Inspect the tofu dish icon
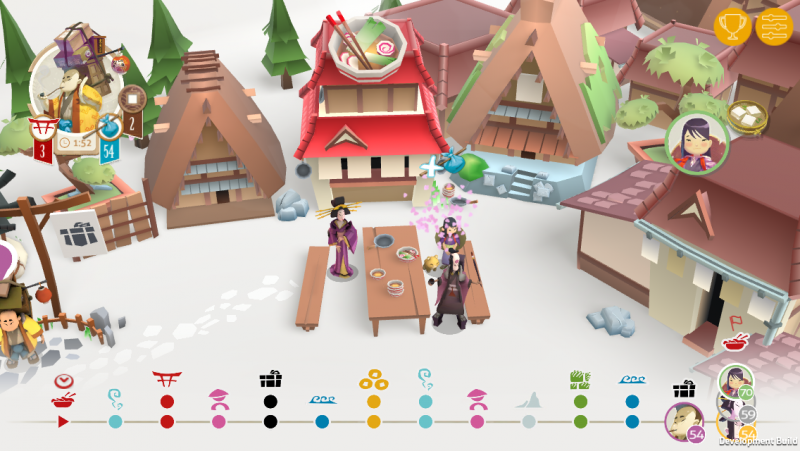Viewport: 800px width, 451px height. click(746, 115)
